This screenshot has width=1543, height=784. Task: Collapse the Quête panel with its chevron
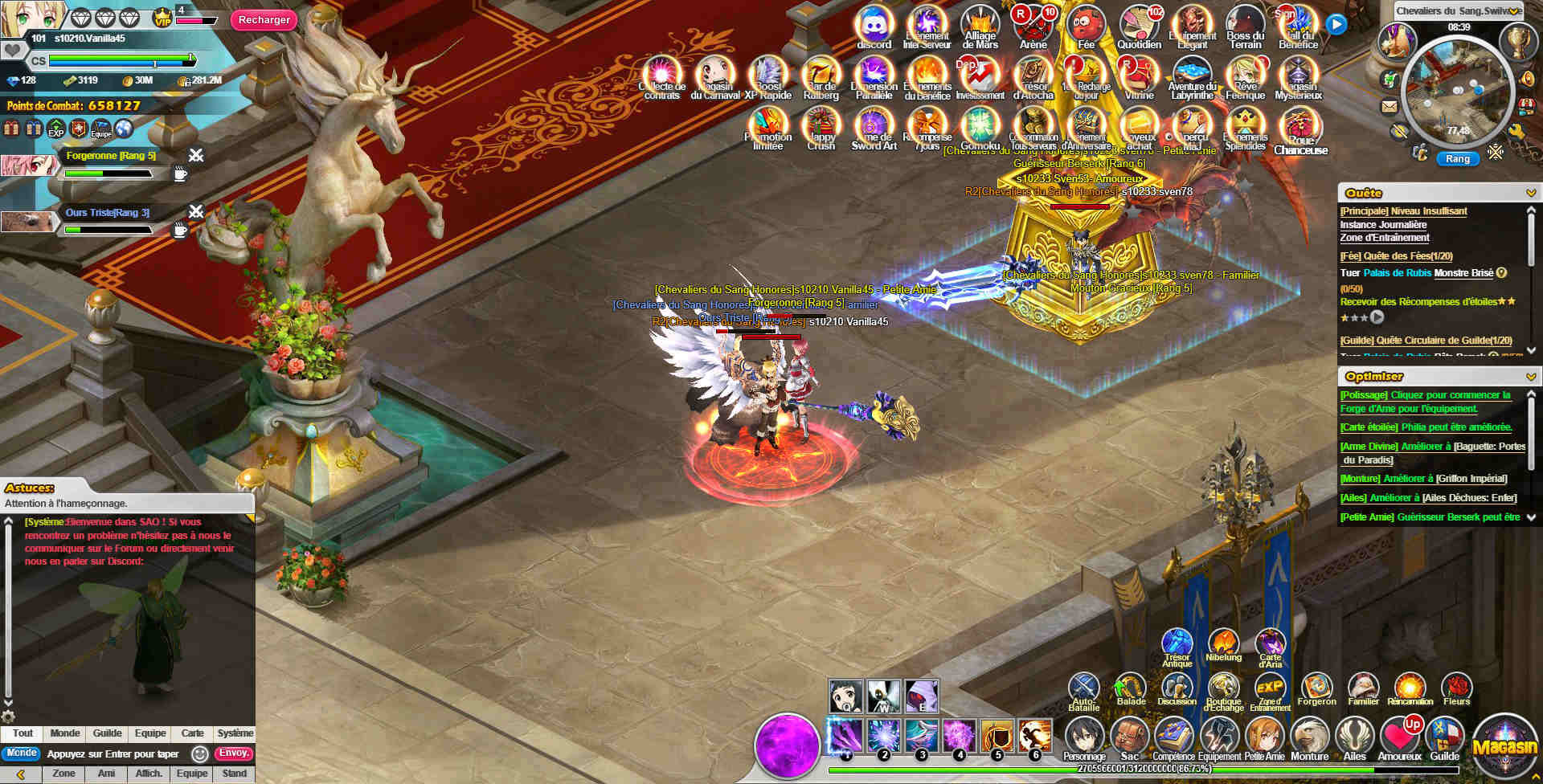click(1532, 193)
